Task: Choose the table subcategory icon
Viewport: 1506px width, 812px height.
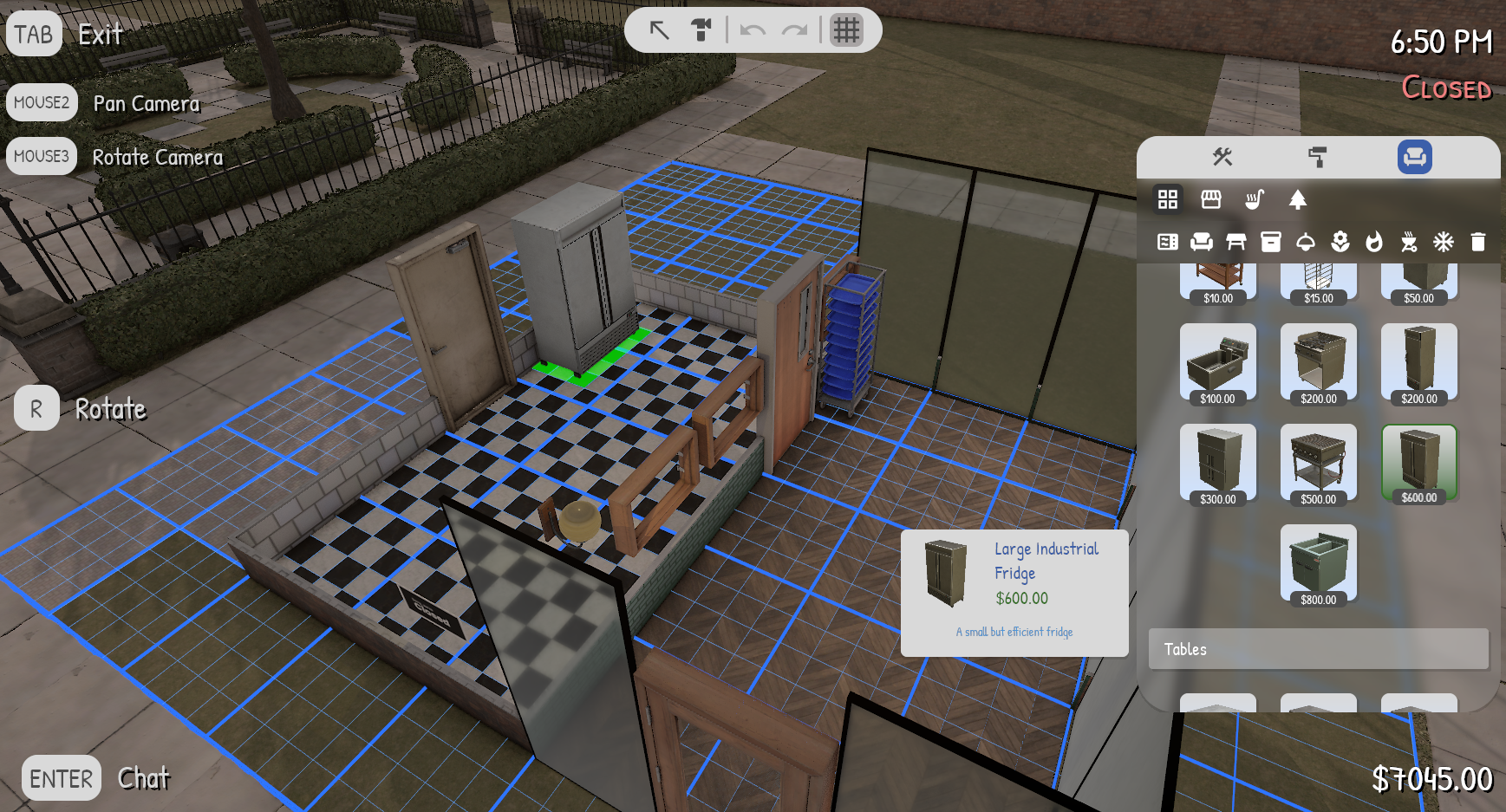Action: (x=1236, y=242)
